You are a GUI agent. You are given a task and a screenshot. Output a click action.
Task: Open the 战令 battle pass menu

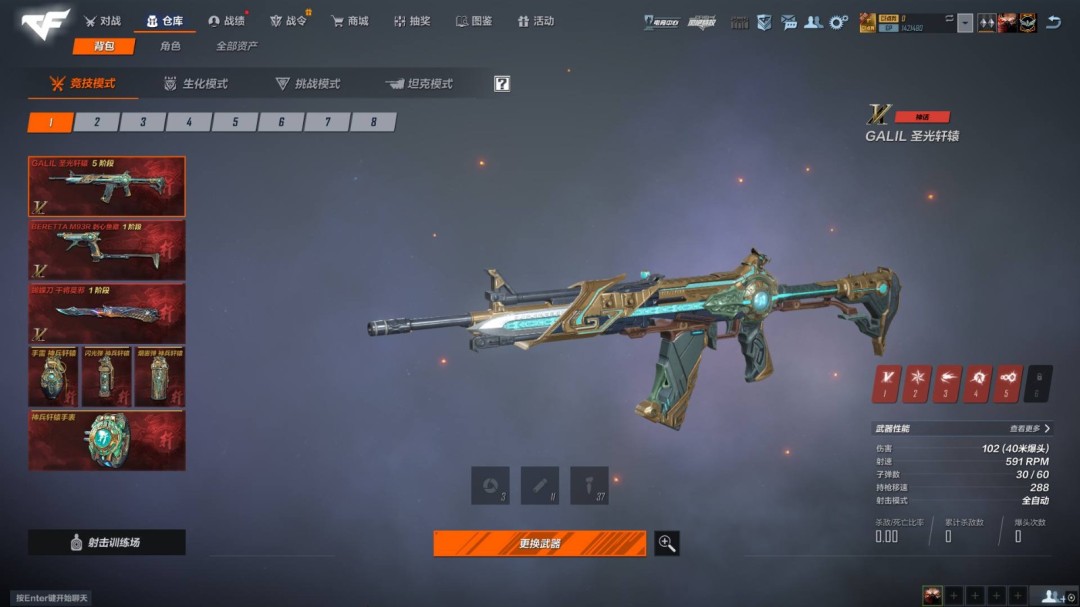(x=288, y=21)
